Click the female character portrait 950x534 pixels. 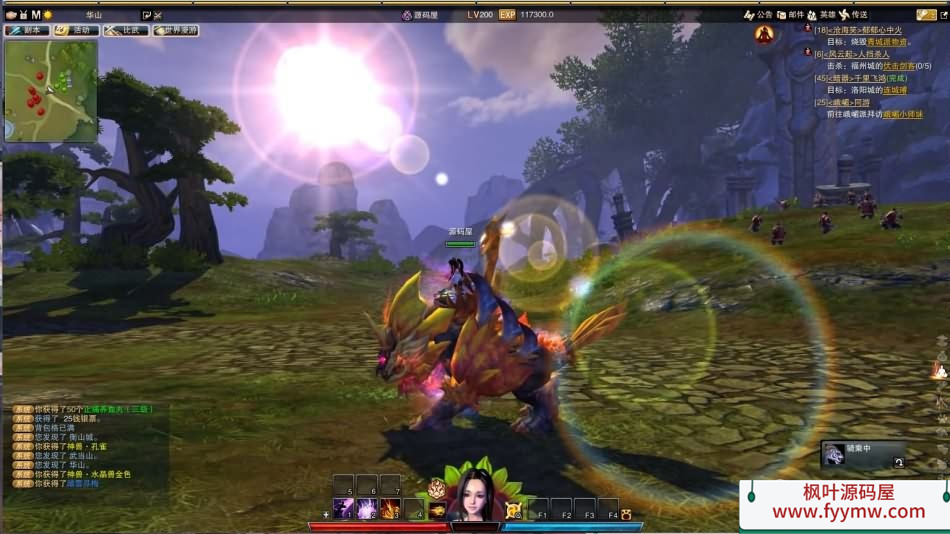(474, 495)
